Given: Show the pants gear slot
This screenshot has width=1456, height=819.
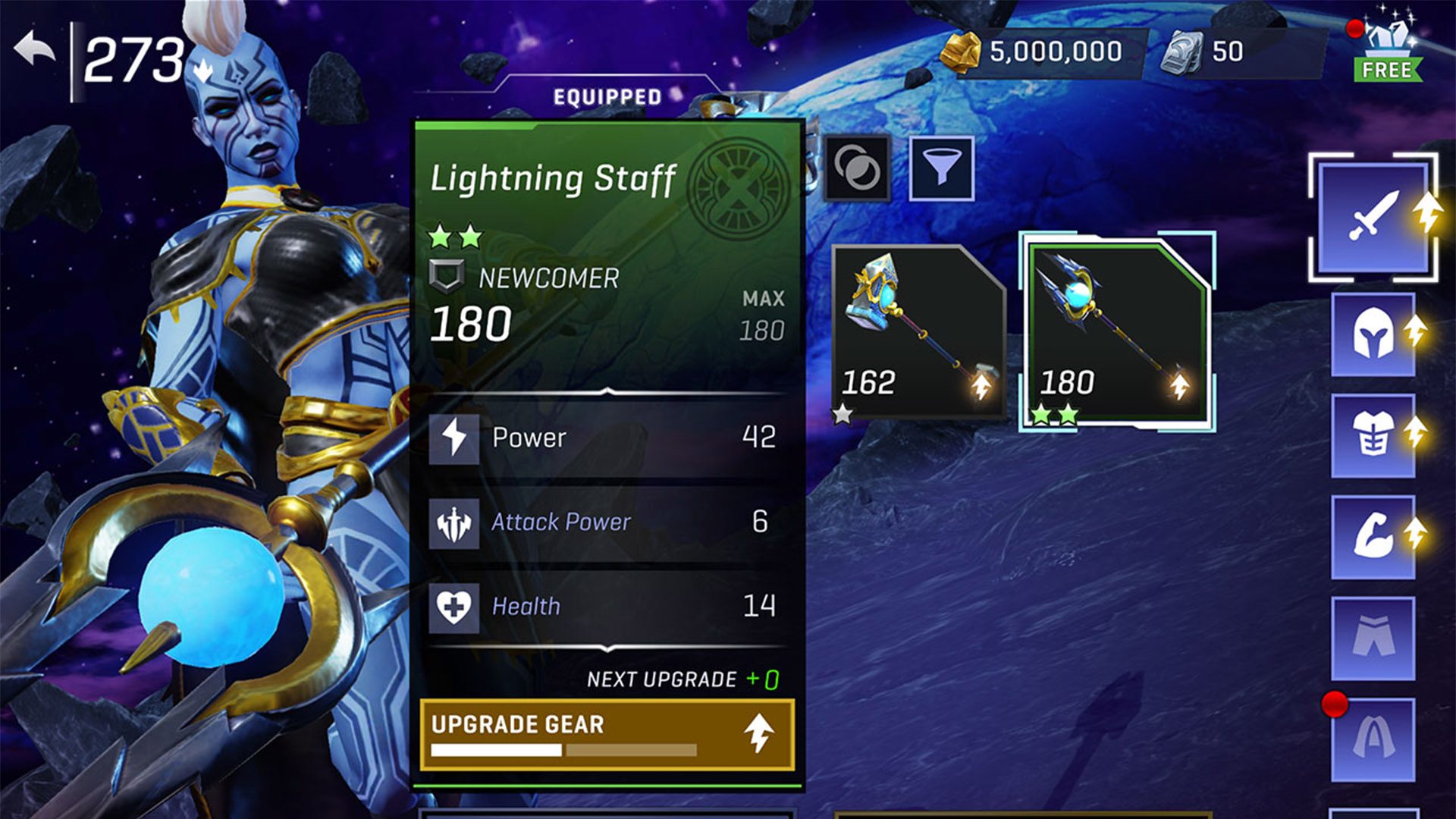Looking at the screenshot, I should [1373, 638].
